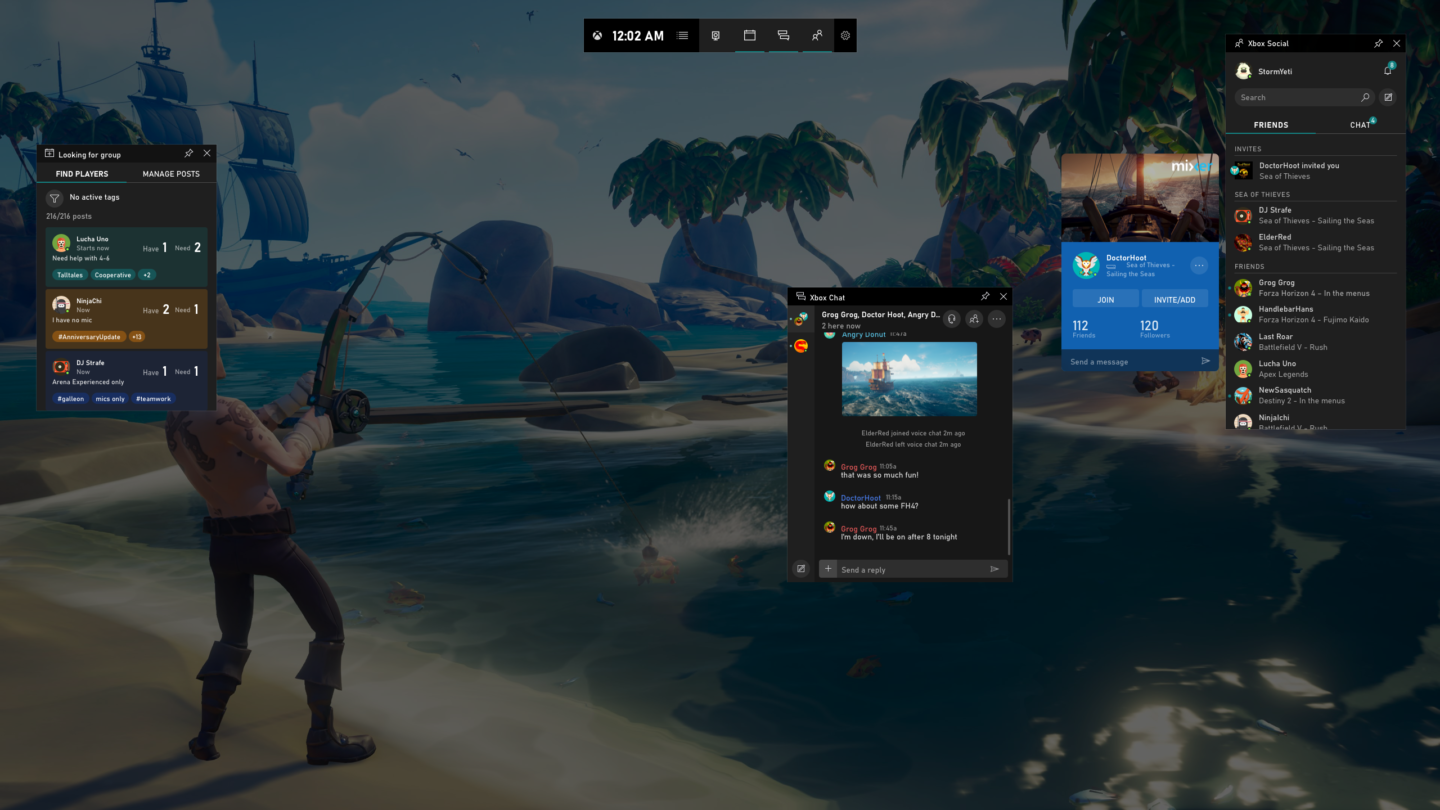Image resolution: width=1440 pixels, height=810 pixels.
Task: Open the Performance widget from the toolbar
Action: 716,35
